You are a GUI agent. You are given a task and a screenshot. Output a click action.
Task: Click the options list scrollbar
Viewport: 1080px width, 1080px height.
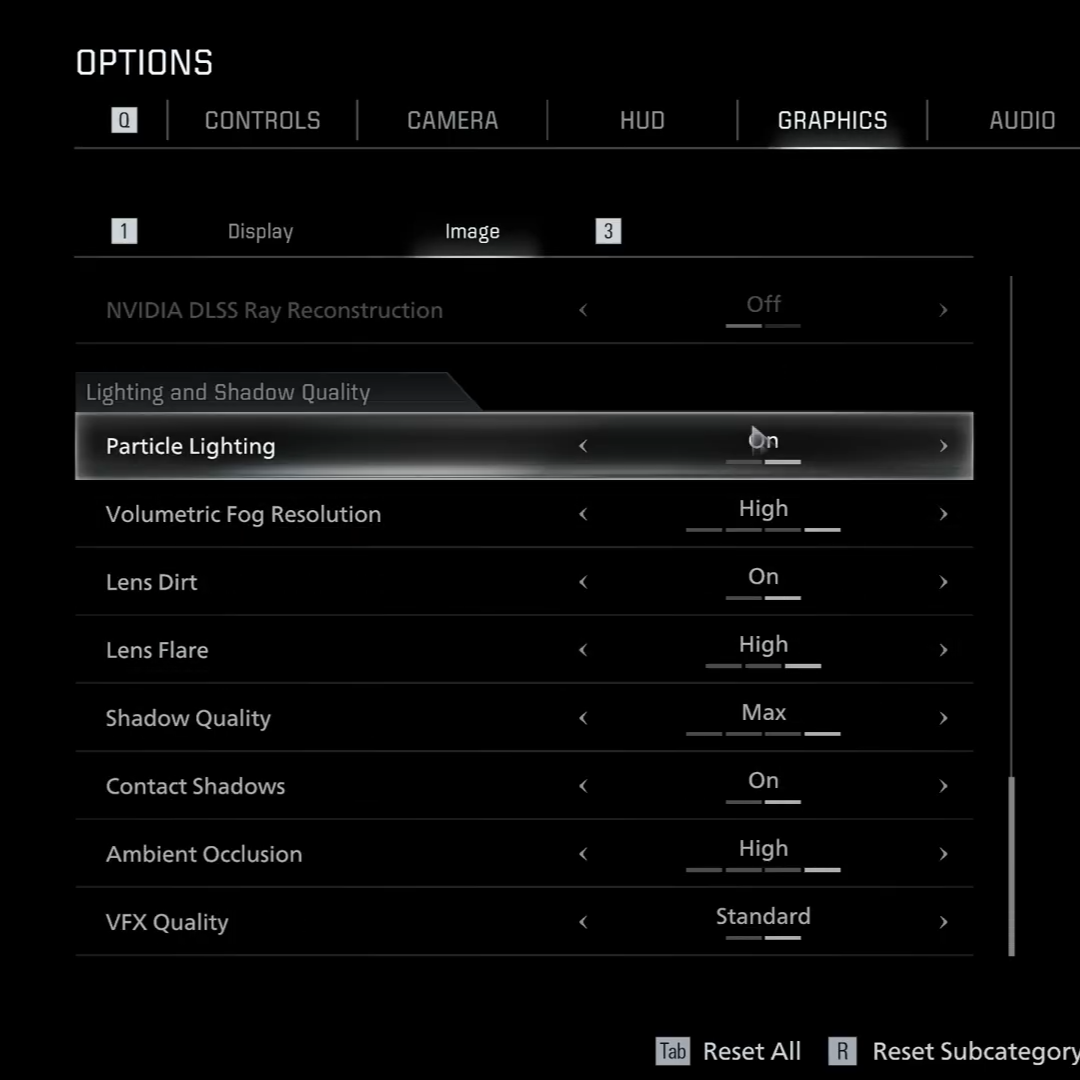1012,865
